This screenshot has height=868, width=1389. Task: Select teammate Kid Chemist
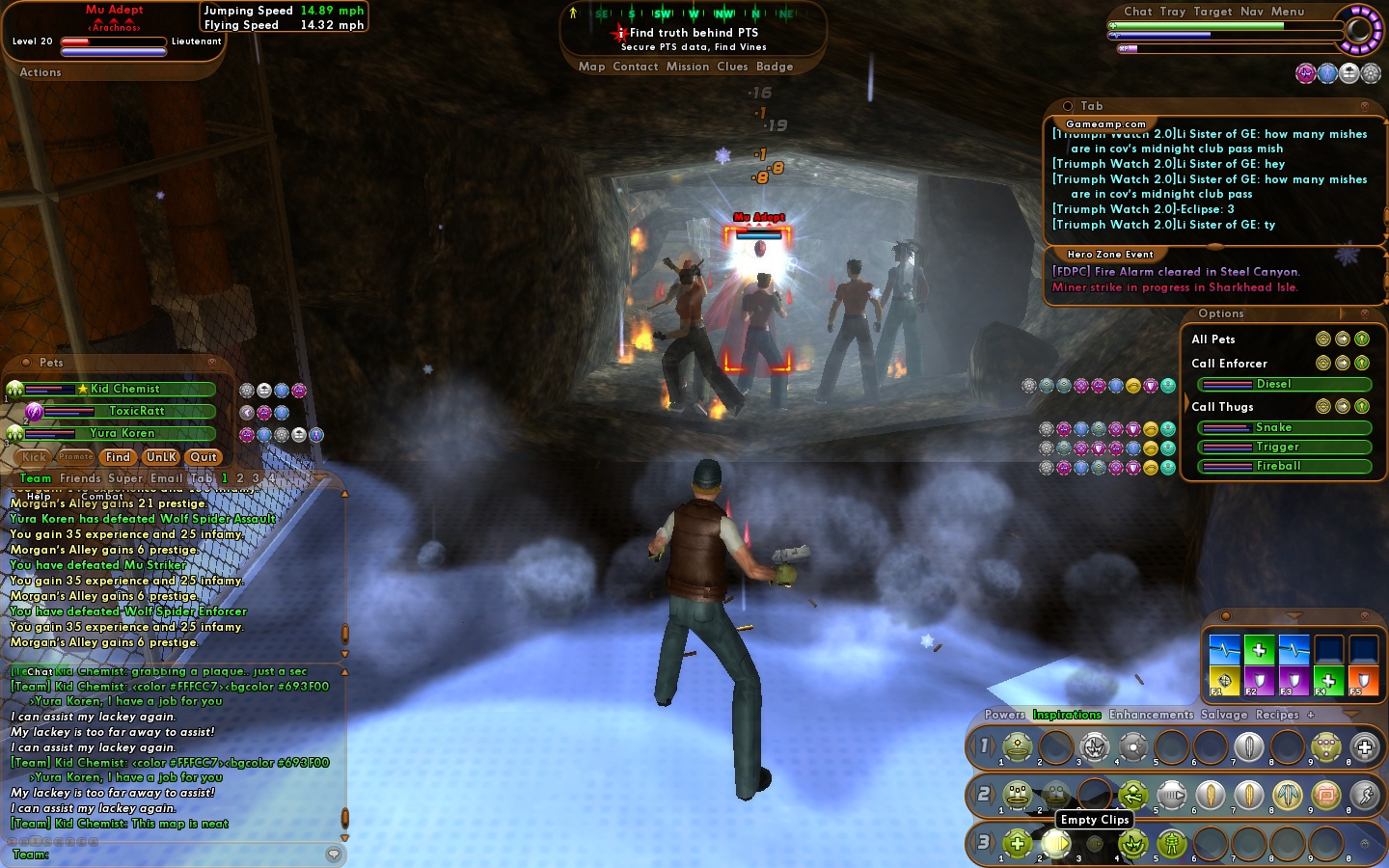point(125,389)
